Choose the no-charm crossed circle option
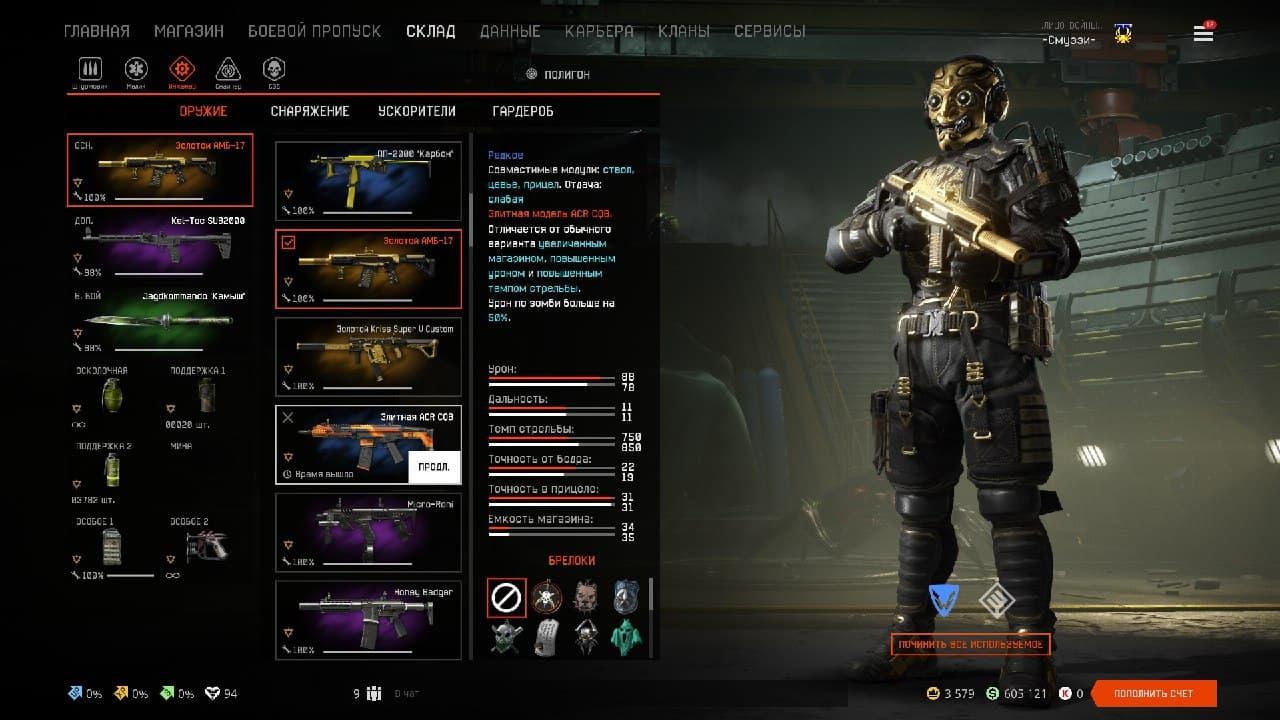1280x720 pixels. pyautogui.click(x=506, y=598)
